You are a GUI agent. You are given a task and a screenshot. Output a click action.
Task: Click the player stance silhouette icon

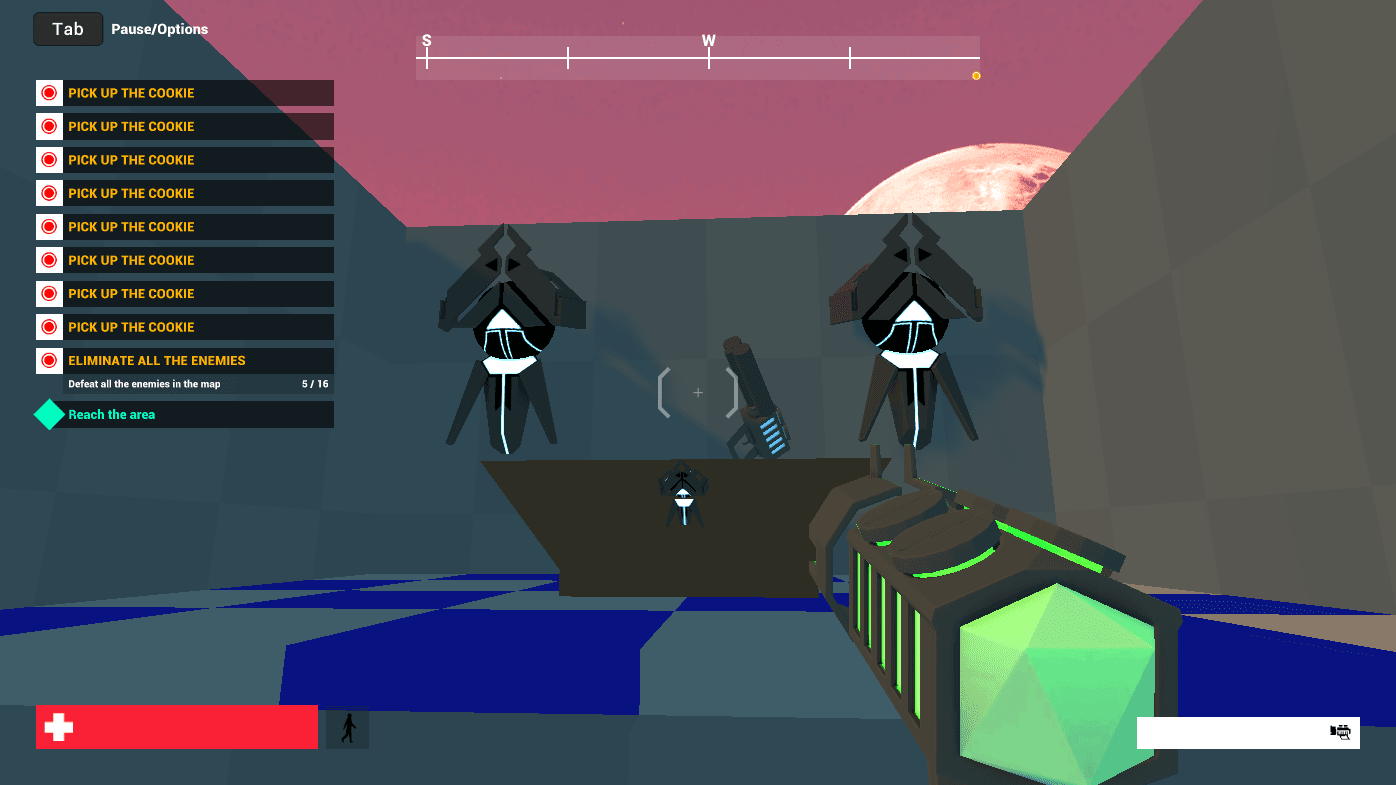coord(346,727)
